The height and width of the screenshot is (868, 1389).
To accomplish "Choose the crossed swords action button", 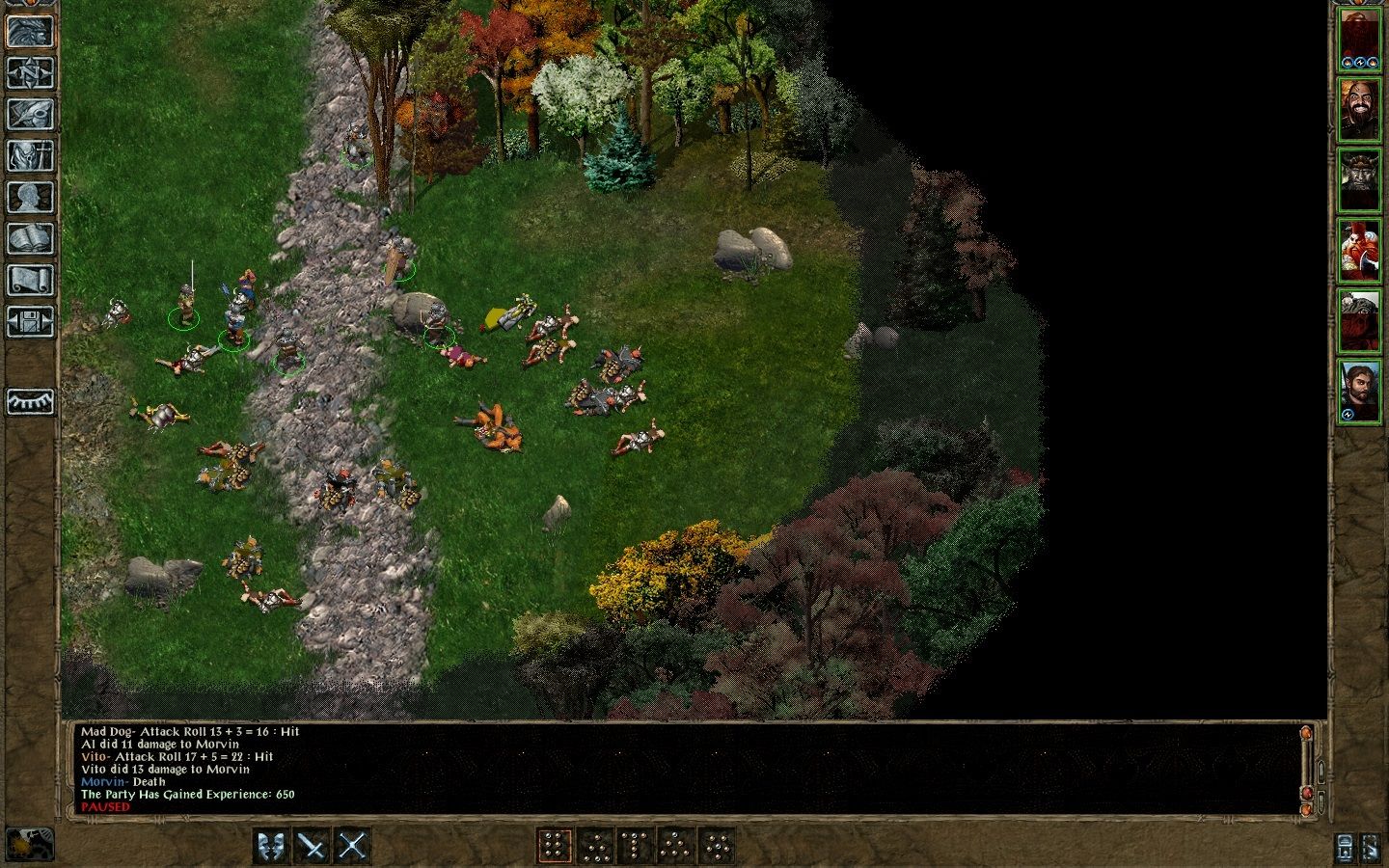I will (x=353, y=847).
